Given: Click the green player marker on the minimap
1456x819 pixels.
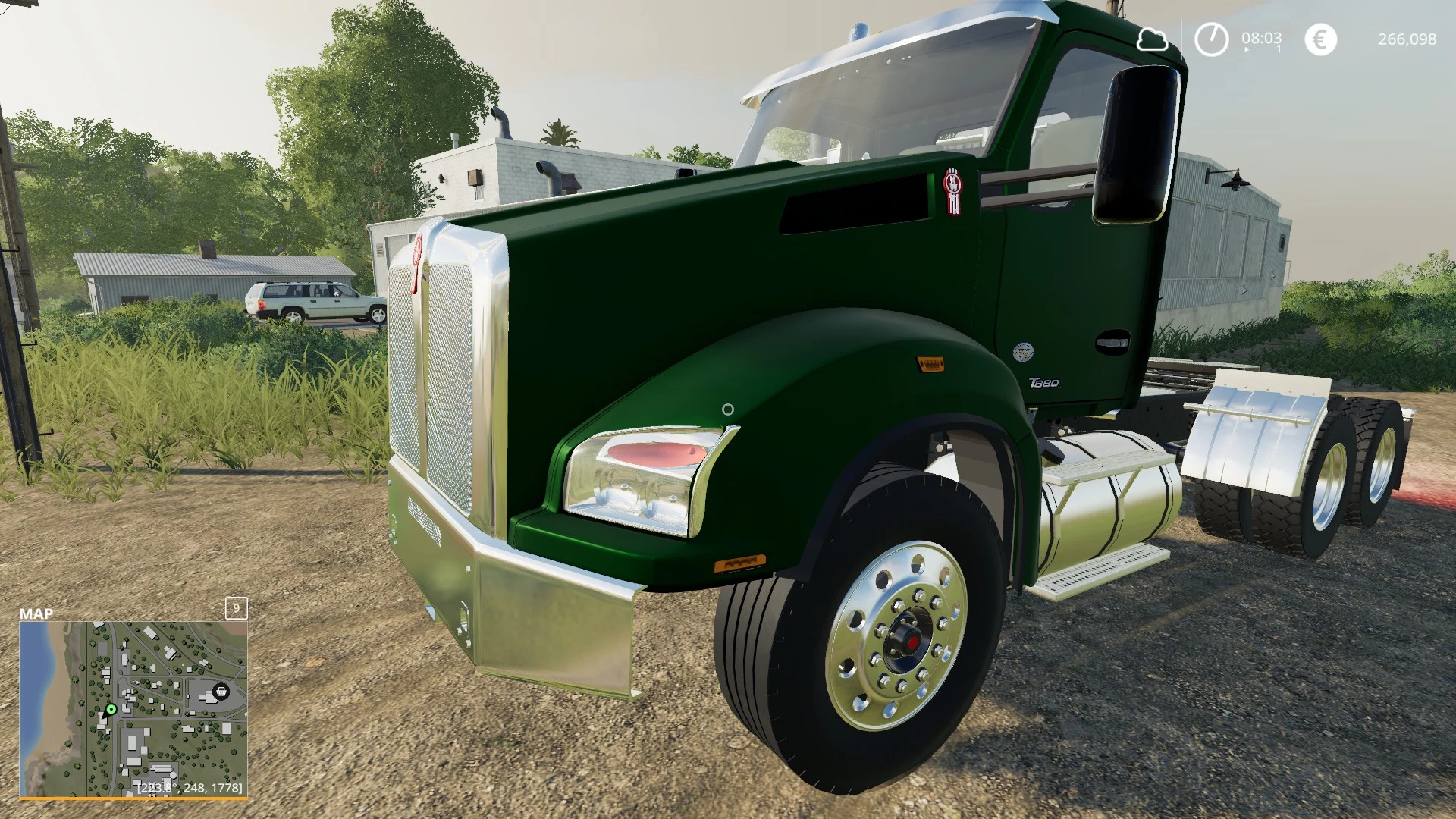Looking at the screenshot, I should pos(111,710).
